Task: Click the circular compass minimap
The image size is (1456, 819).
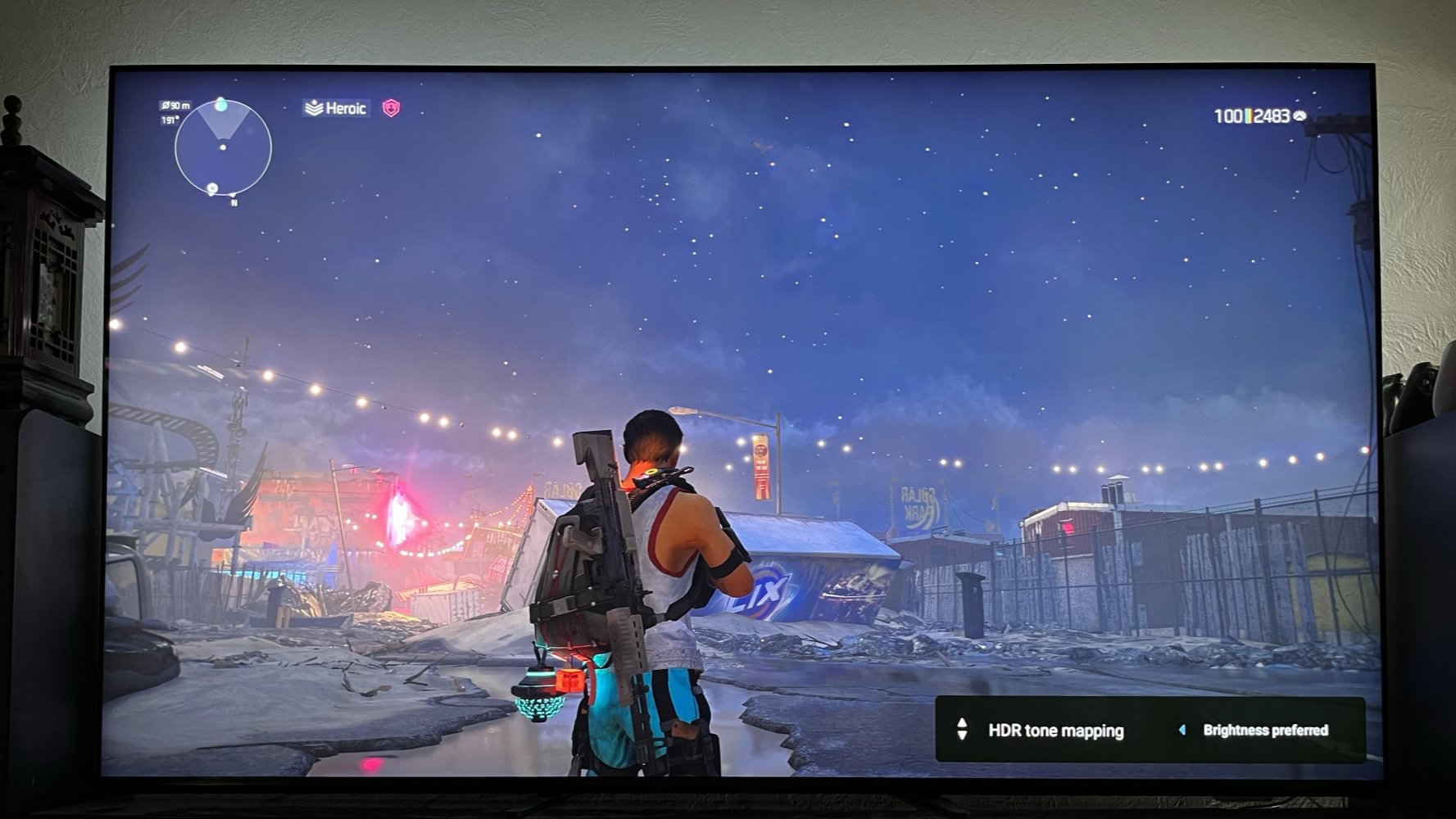Action: pos(222,147)
